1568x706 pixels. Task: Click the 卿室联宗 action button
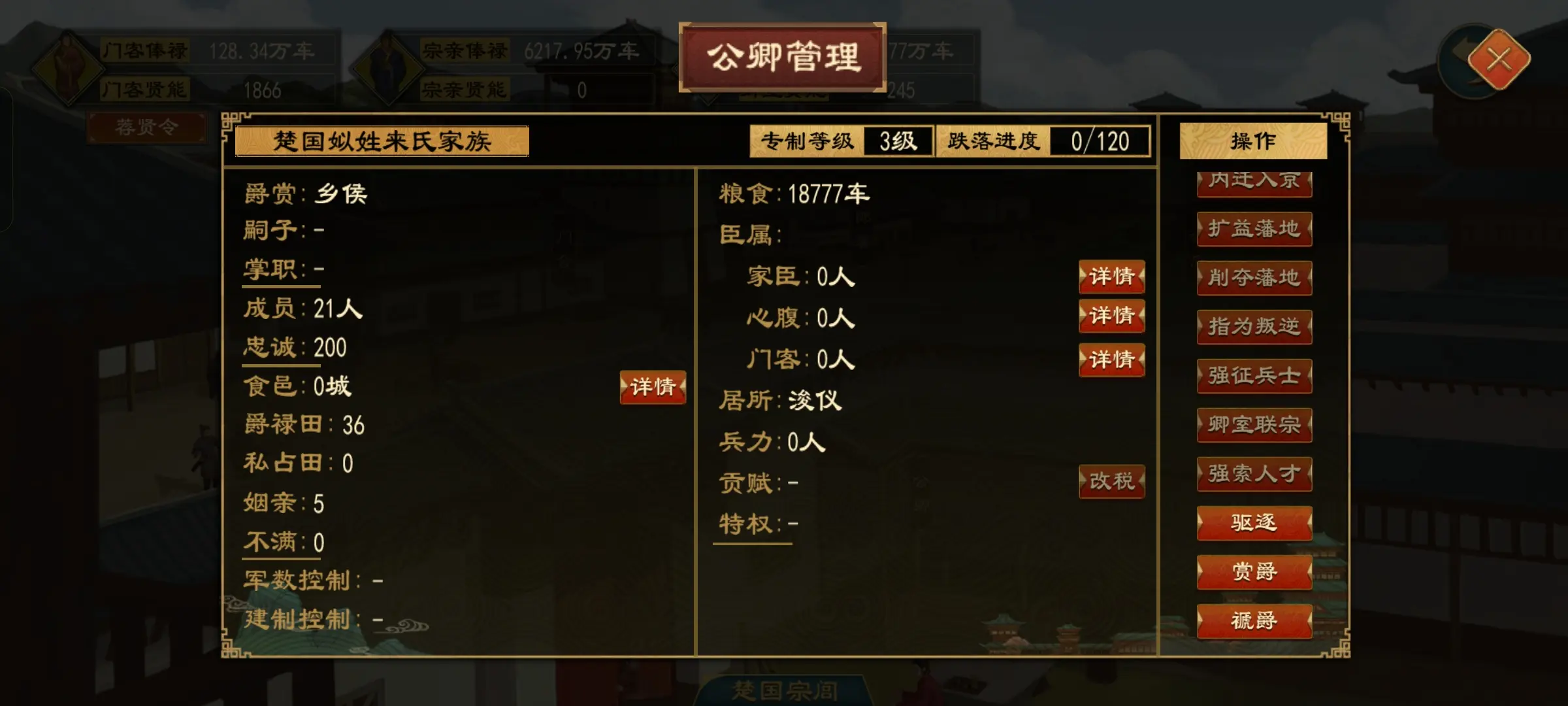(x=1254, y=425)
